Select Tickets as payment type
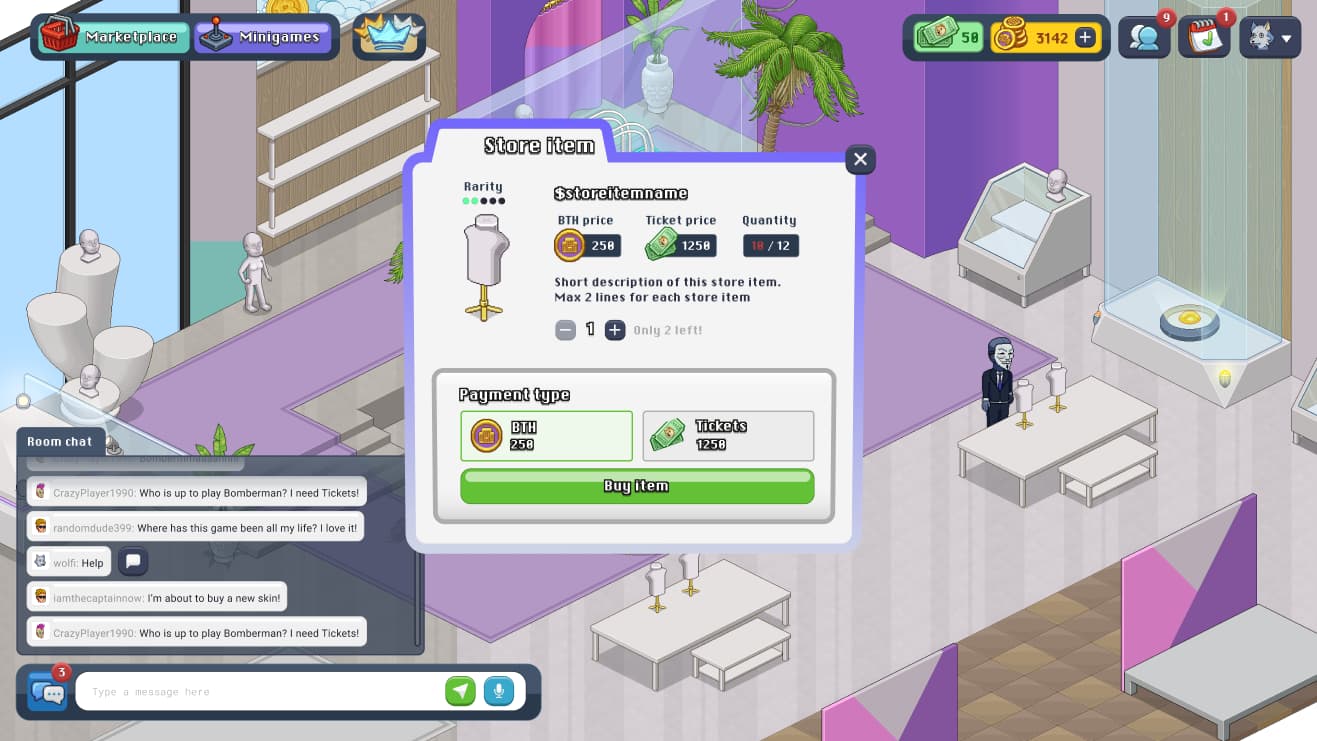 (x=728, y=435)
